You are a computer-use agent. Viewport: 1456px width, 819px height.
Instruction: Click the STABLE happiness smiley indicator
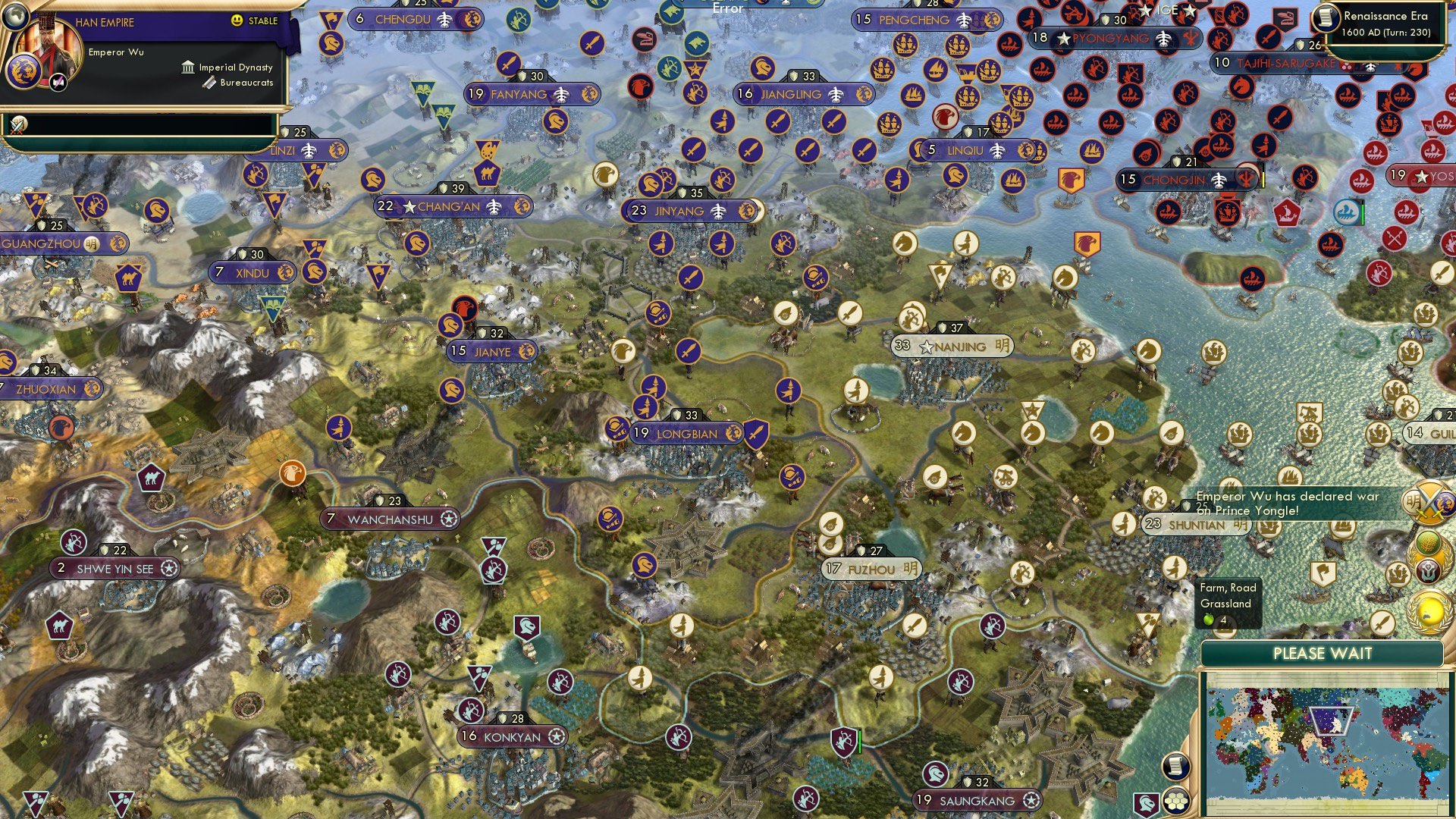coord(237,20)
